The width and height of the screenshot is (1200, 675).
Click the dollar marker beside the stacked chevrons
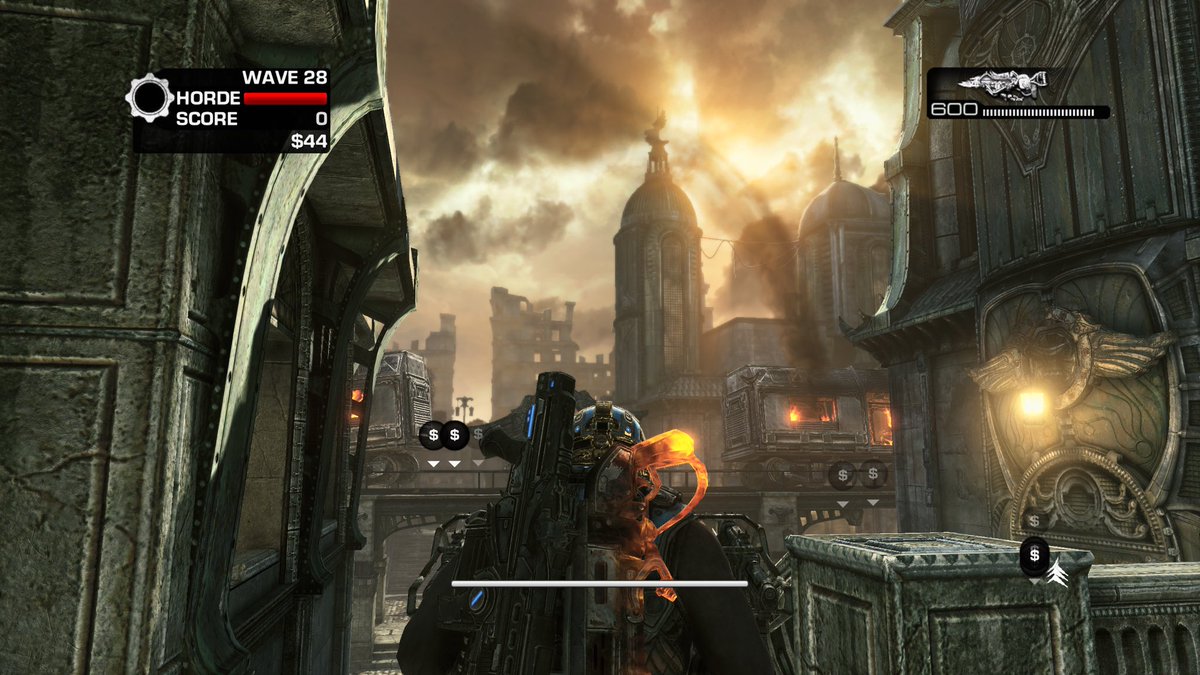coord(1034,554)
